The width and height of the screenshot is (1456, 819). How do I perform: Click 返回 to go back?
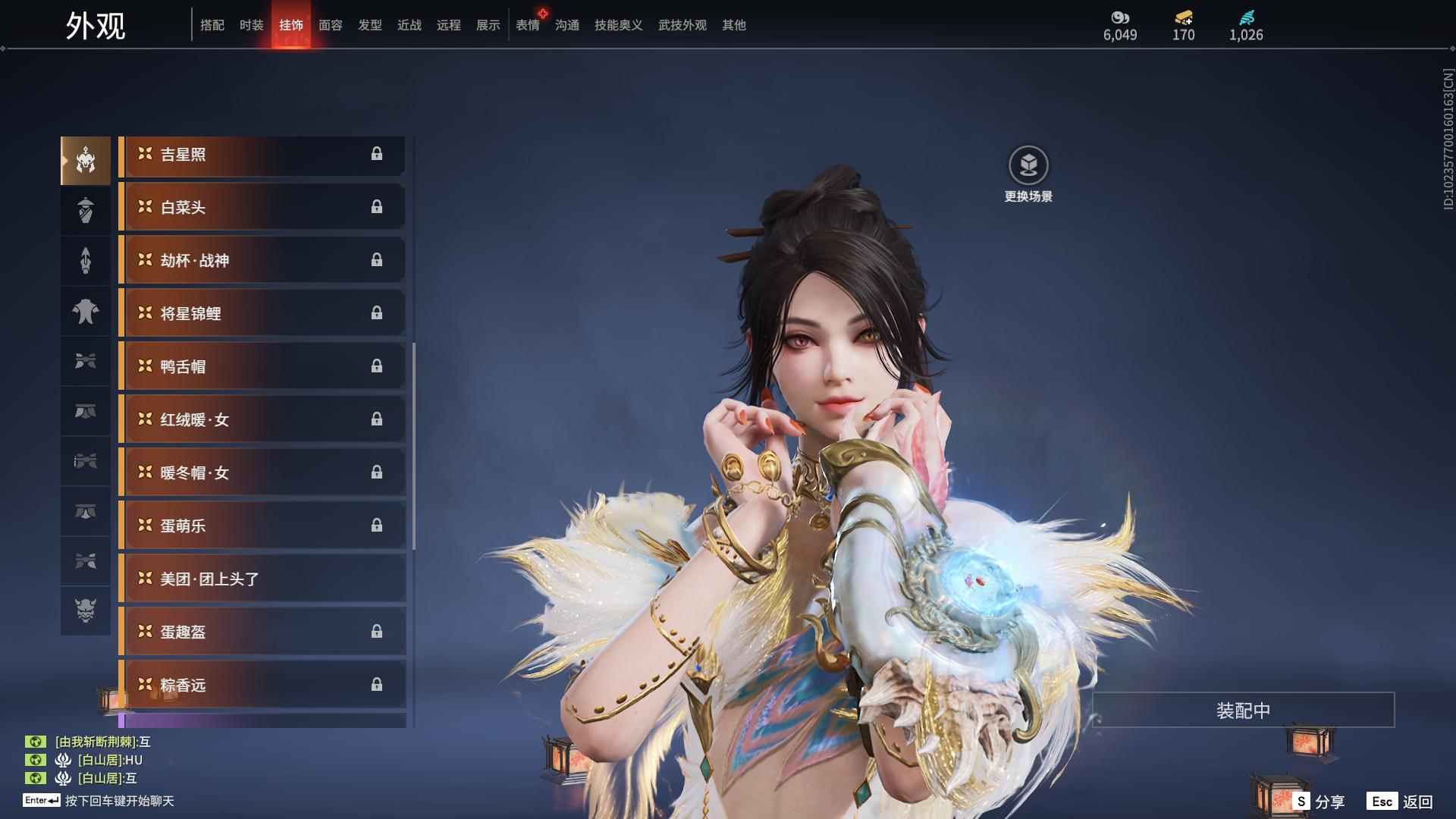pos(1401,802)
